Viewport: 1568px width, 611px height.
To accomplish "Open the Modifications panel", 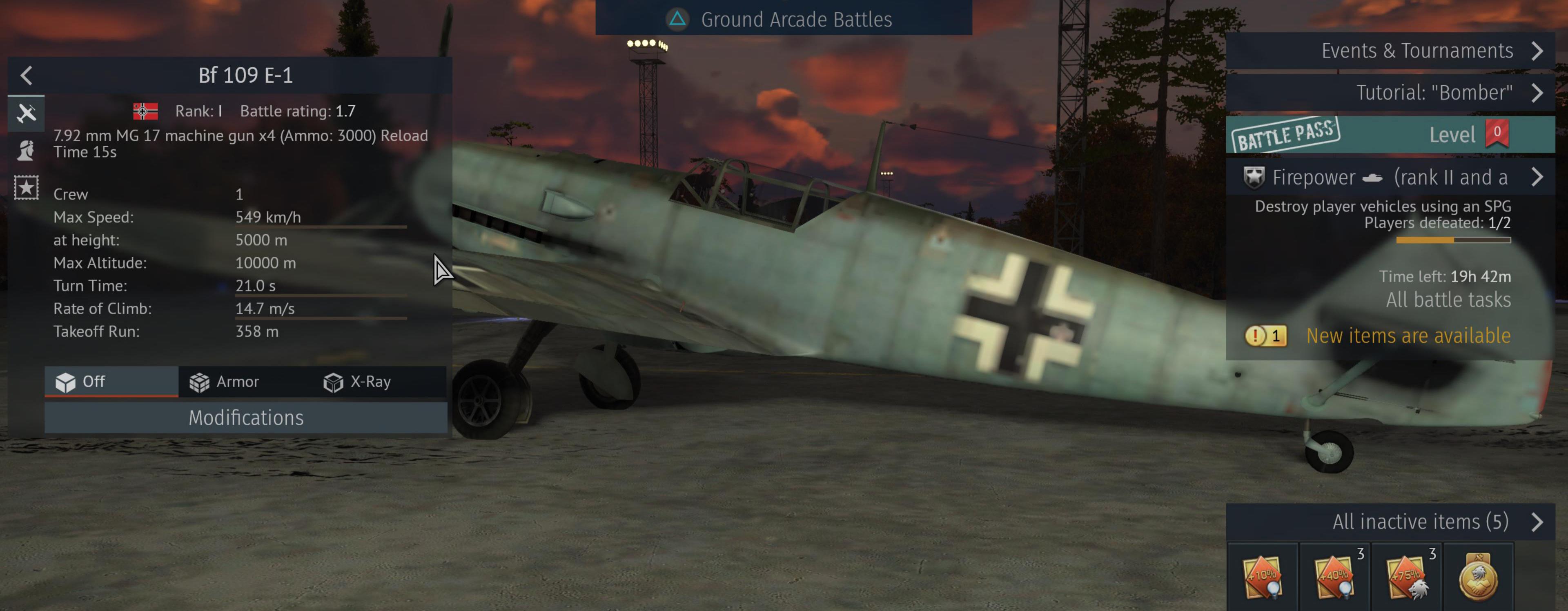I will pos(245,418).
